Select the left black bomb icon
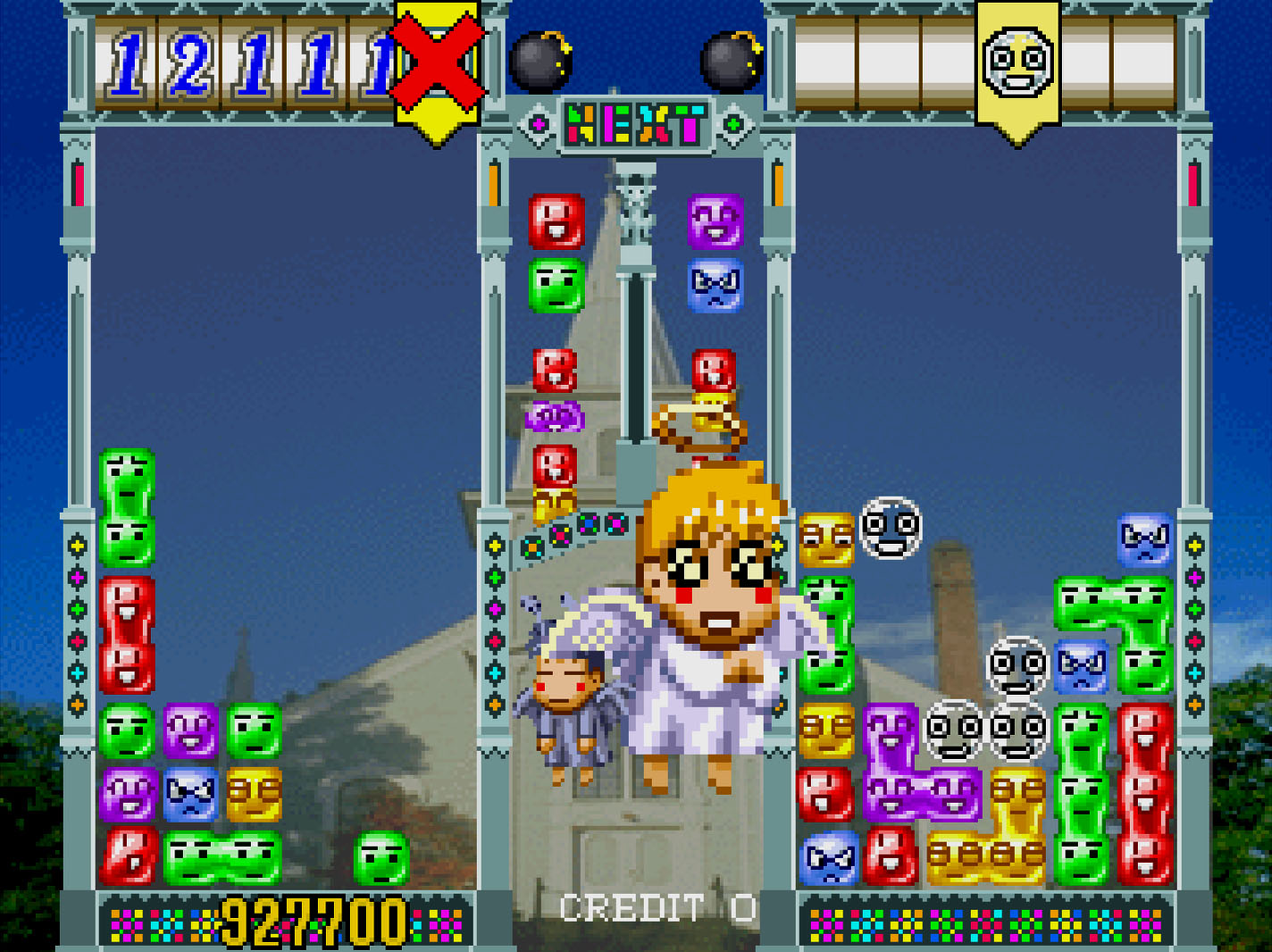1272x952 pixels. click(x=540, y=61)
